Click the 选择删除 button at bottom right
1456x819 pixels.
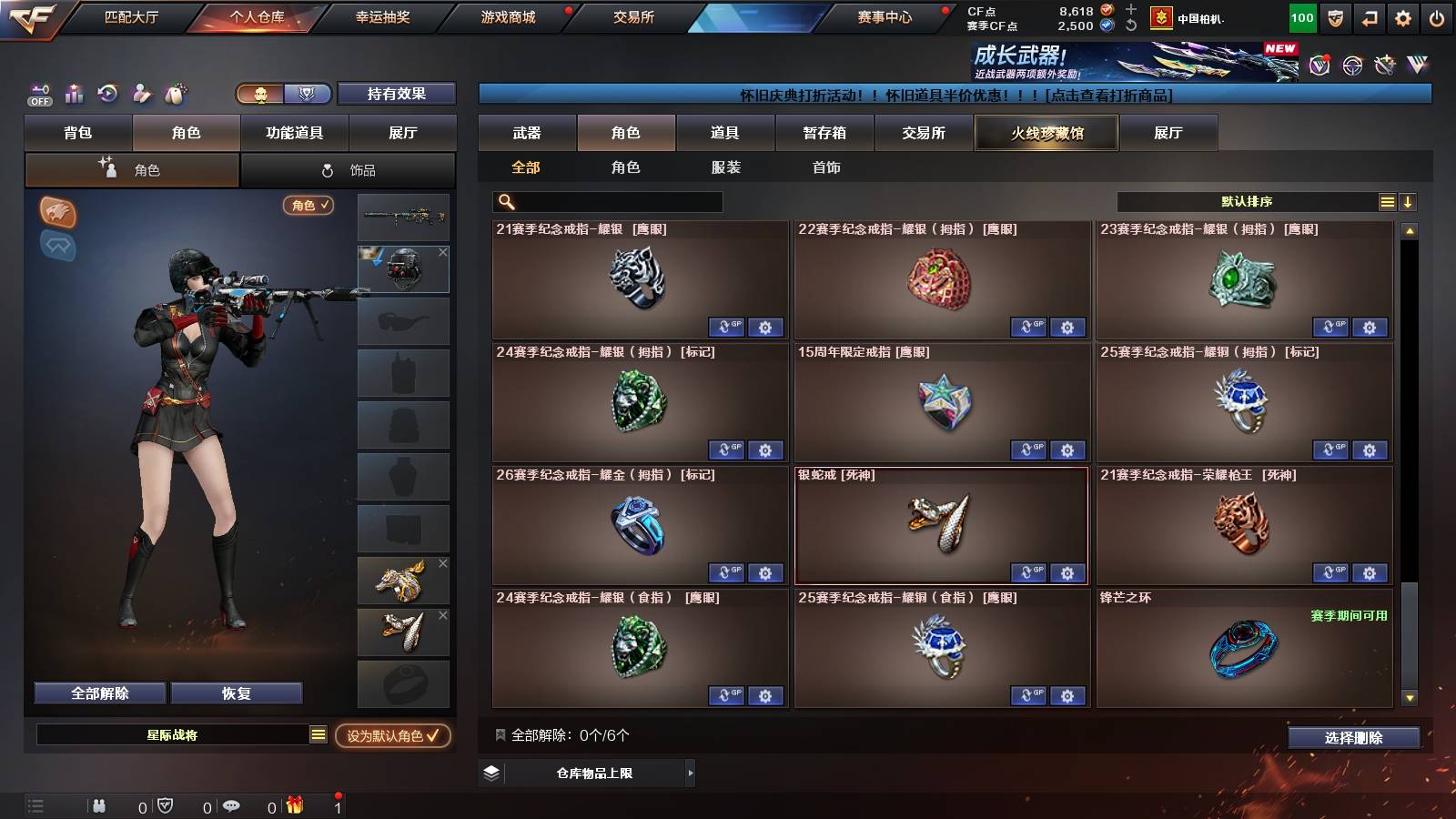click(1352, 738)
